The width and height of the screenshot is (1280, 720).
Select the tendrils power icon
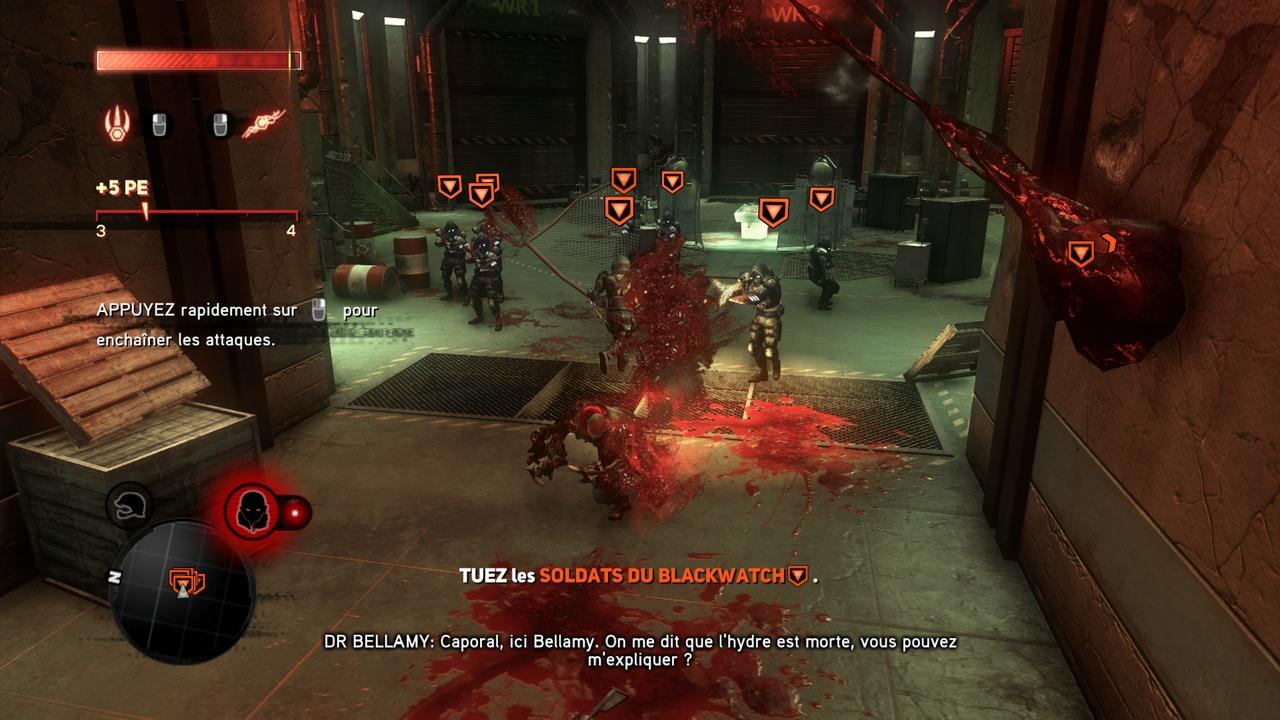[263, 124]
